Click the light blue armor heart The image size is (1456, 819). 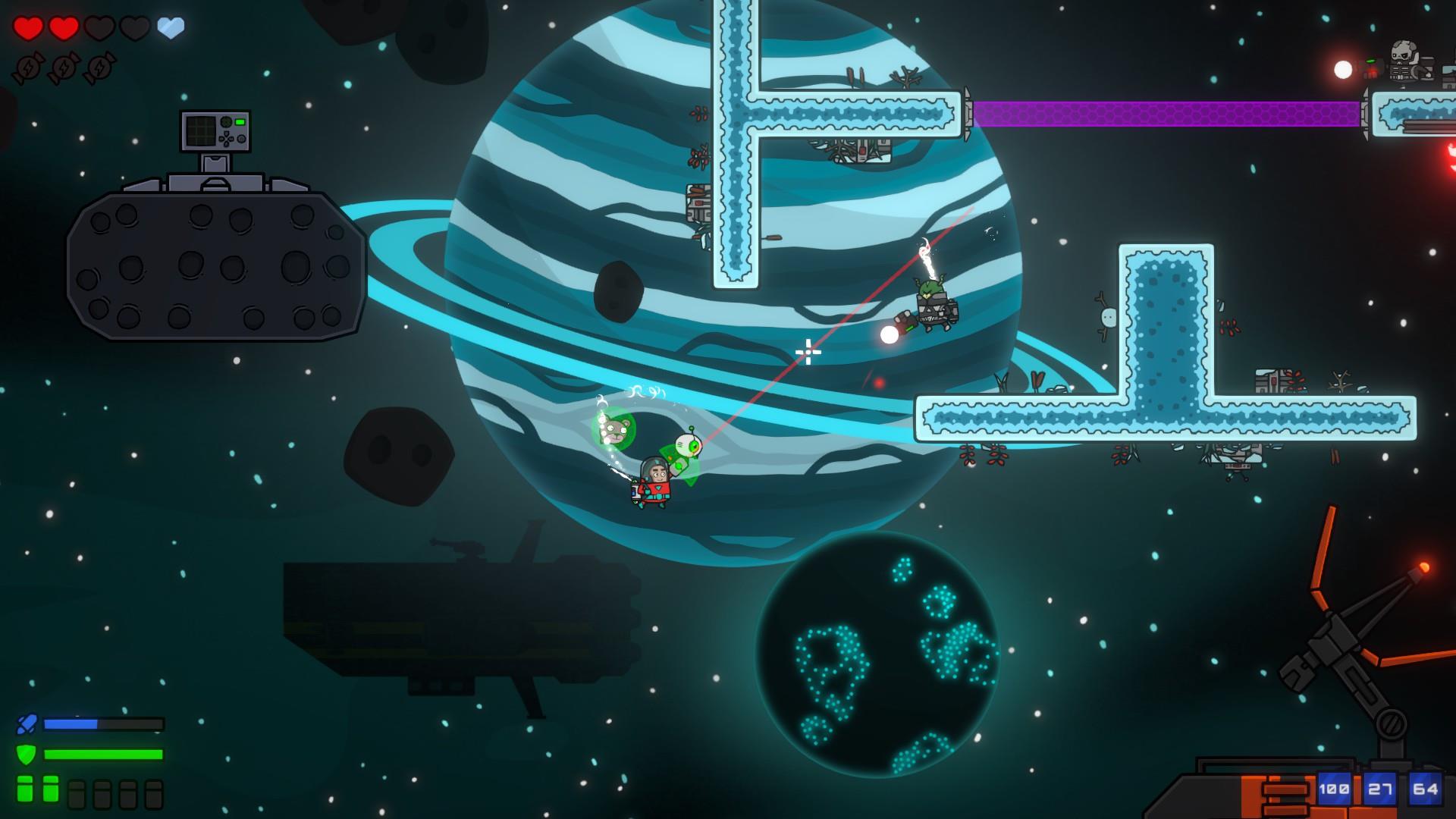171,29
